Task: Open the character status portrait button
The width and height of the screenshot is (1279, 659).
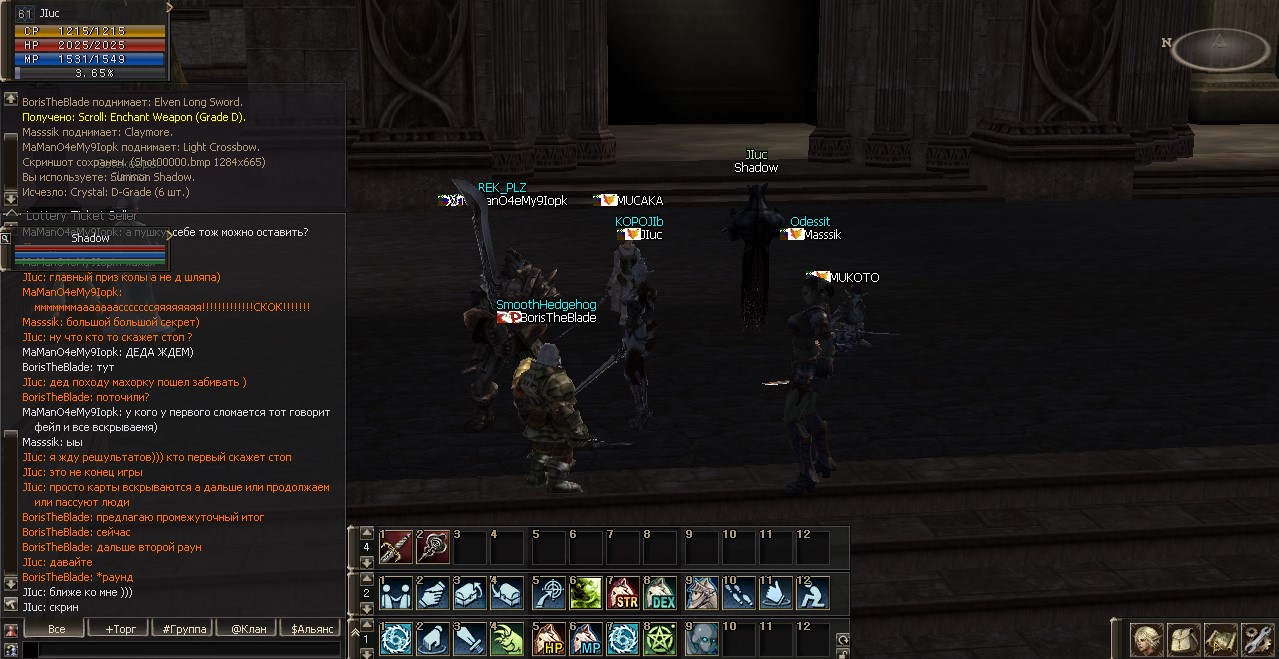Action: [1146, 639]
